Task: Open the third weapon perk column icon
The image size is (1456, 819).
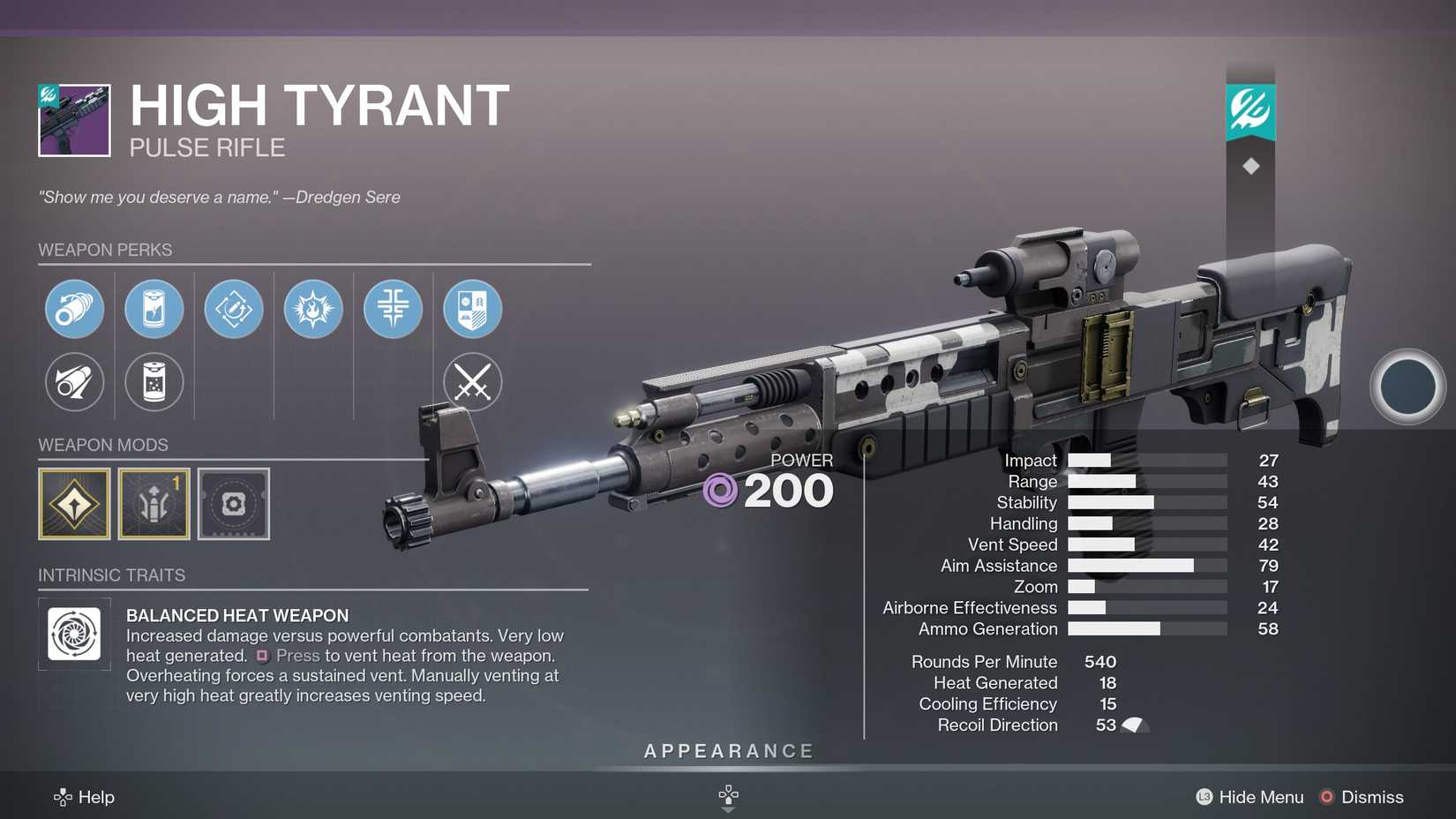Action: [x=234, y=309]
